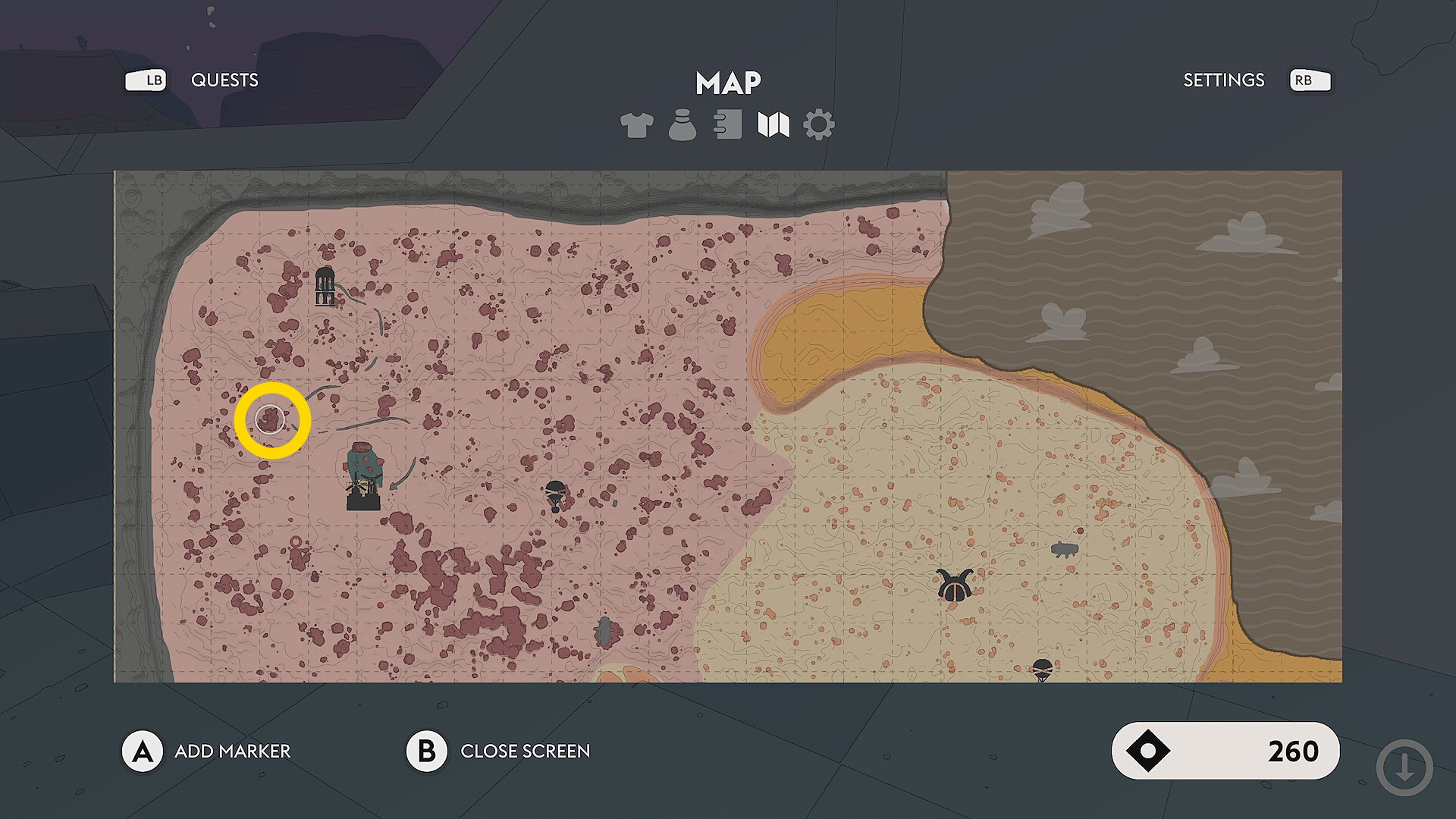
Task: Select the folded map icon
Action: (x=773, y=125)
